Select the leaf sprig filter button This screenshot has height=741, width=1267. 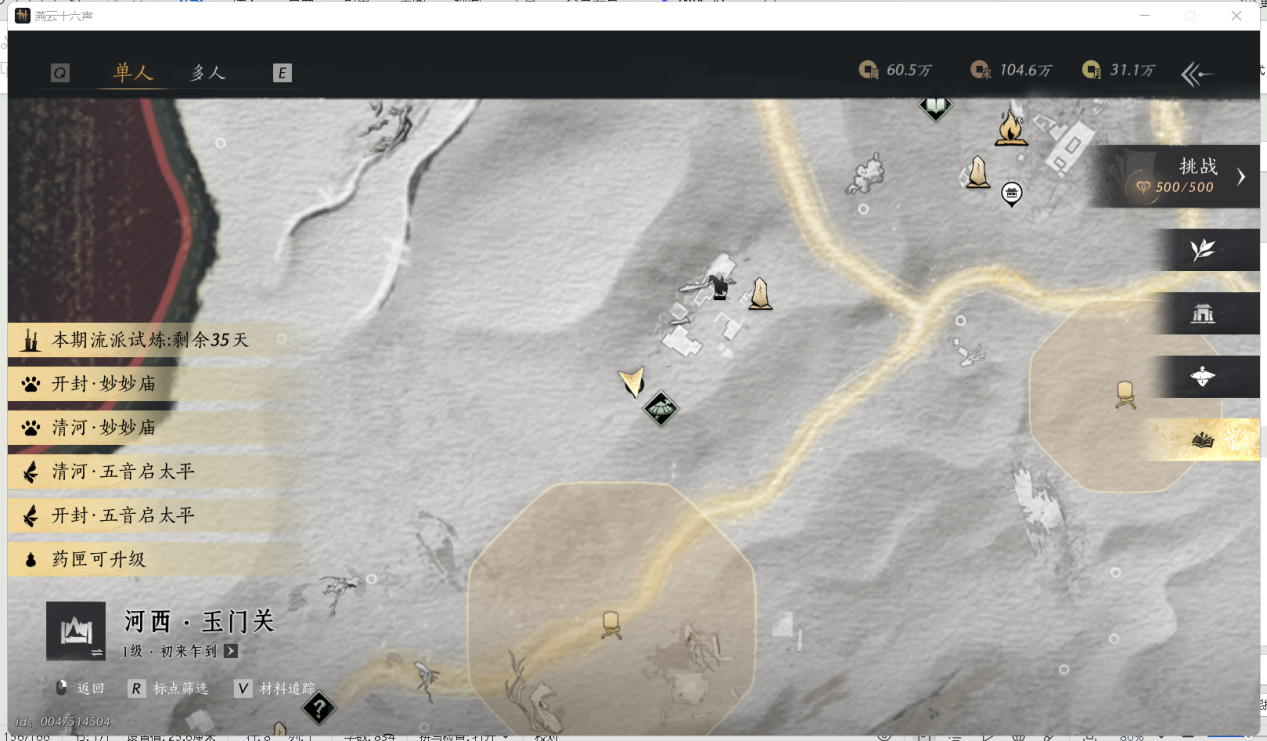[1202, 250]
